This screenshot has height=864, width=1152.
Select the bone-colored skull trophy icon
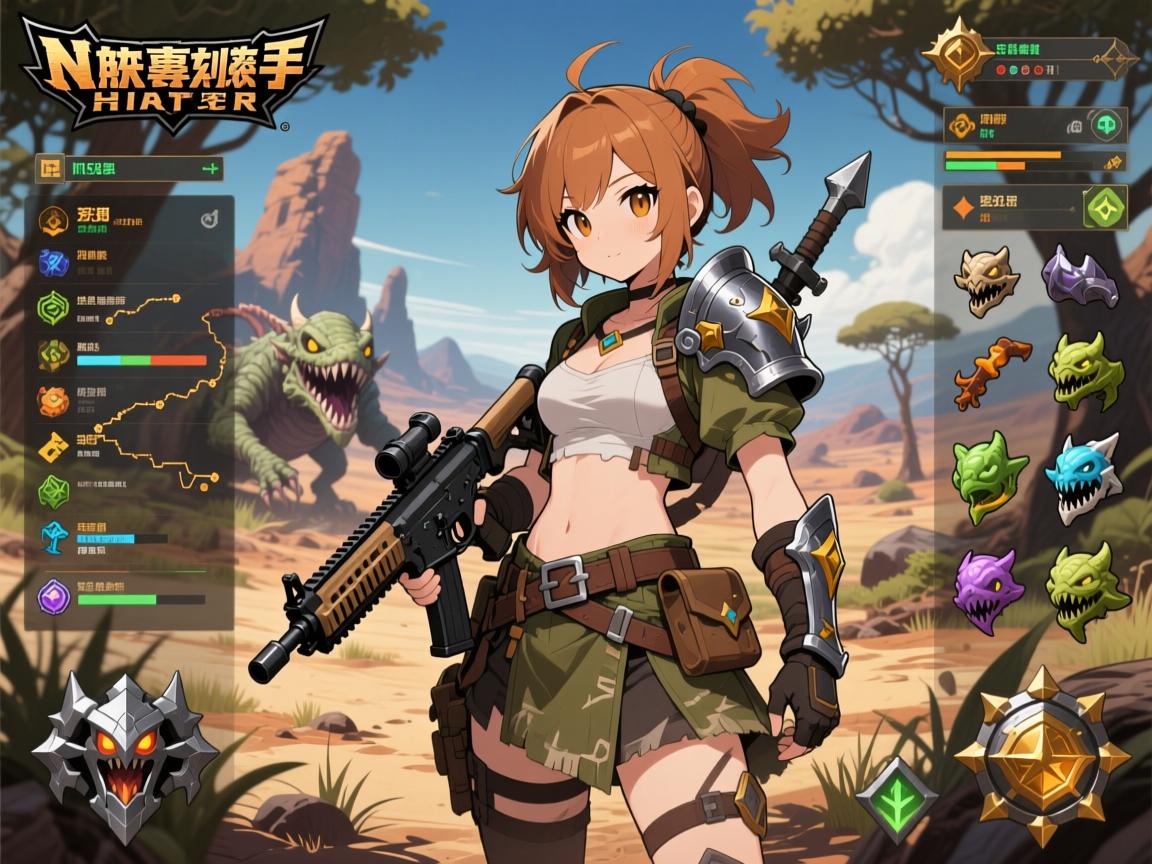click(985, 280)
